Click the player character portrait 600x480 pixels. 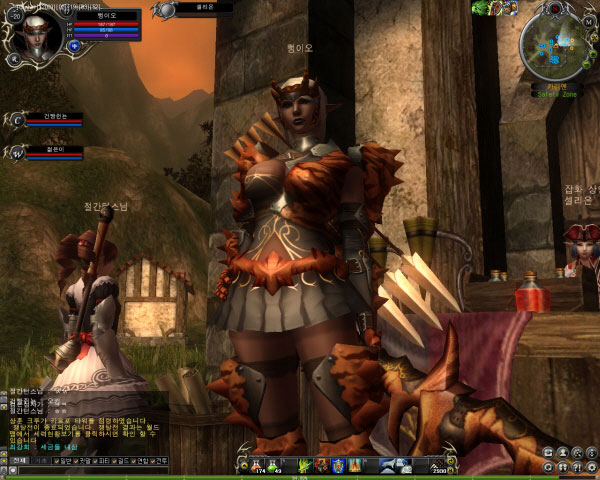point(37,33)
